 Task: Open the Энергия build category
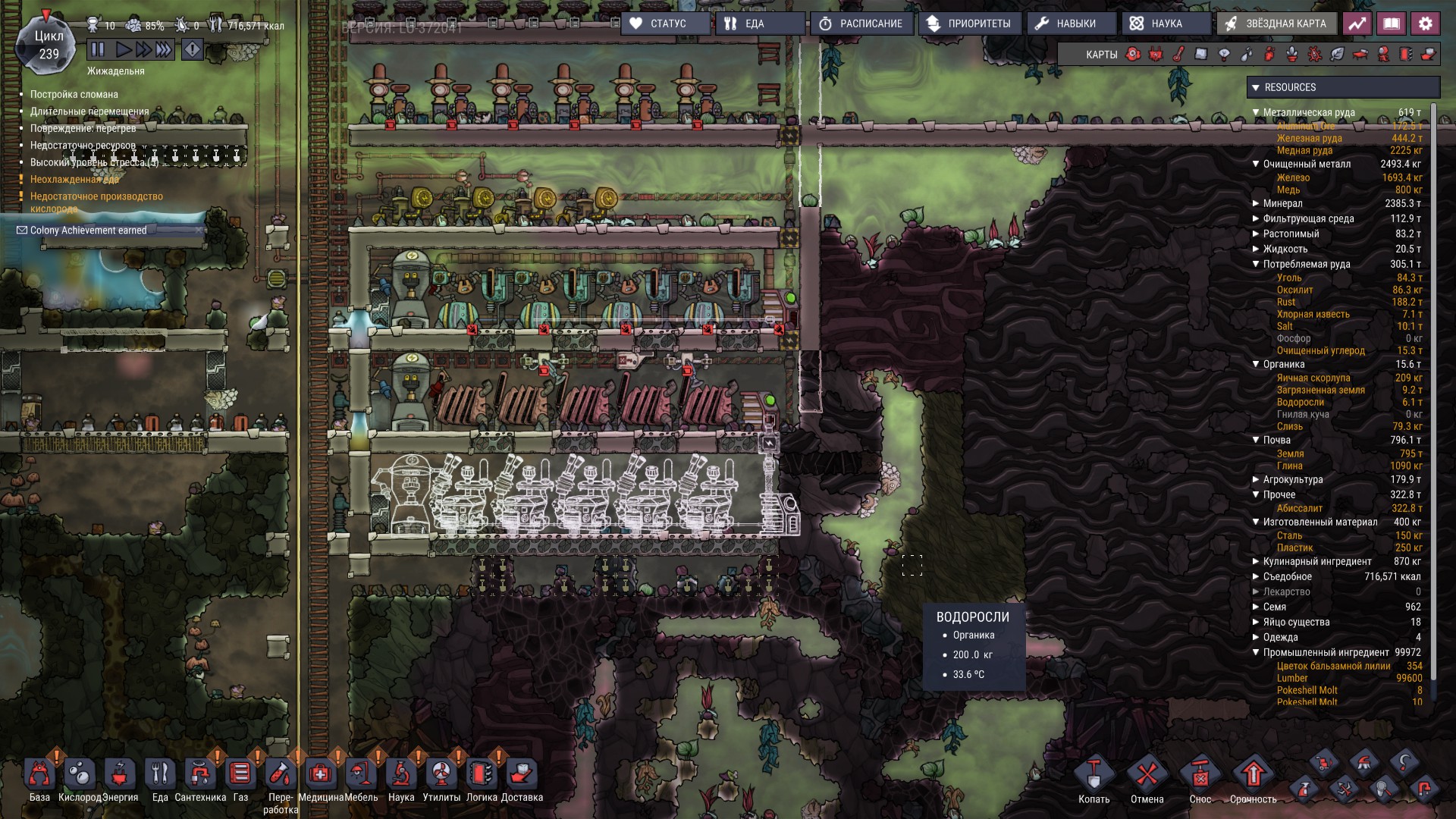tap(120, 775)
